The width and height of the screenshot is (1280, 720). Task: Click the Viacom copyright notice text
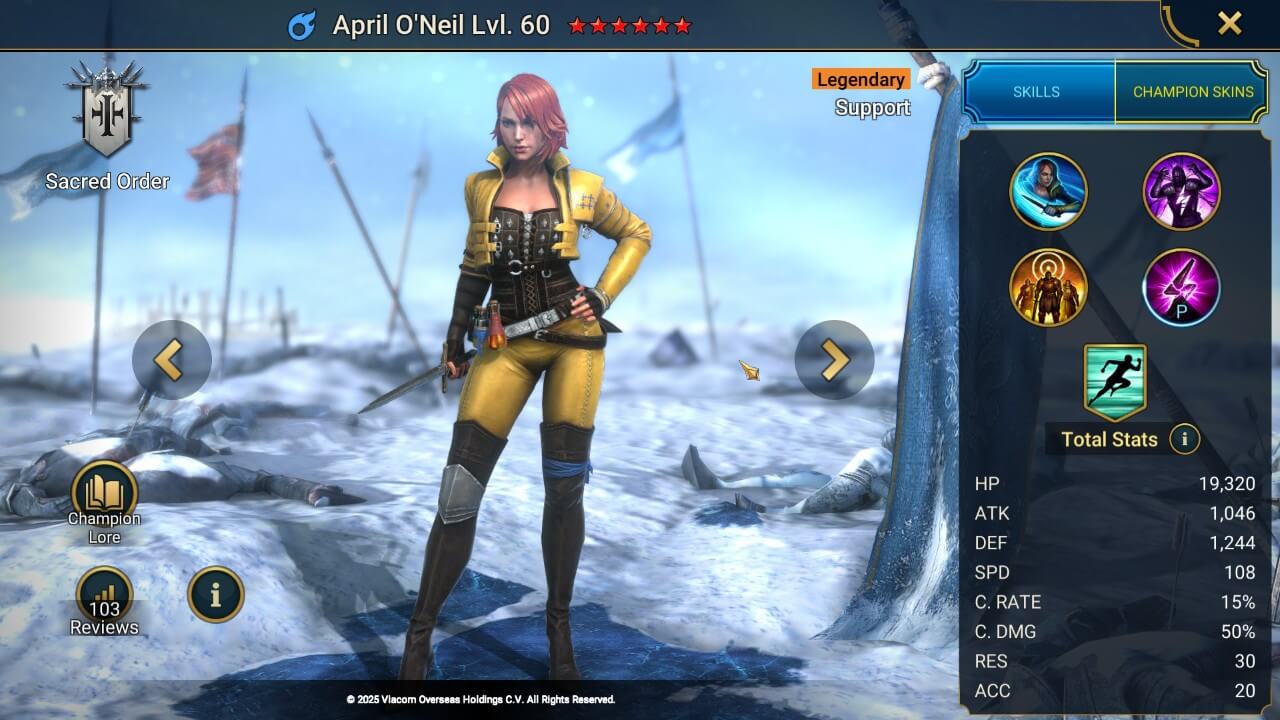coord(480,700)
